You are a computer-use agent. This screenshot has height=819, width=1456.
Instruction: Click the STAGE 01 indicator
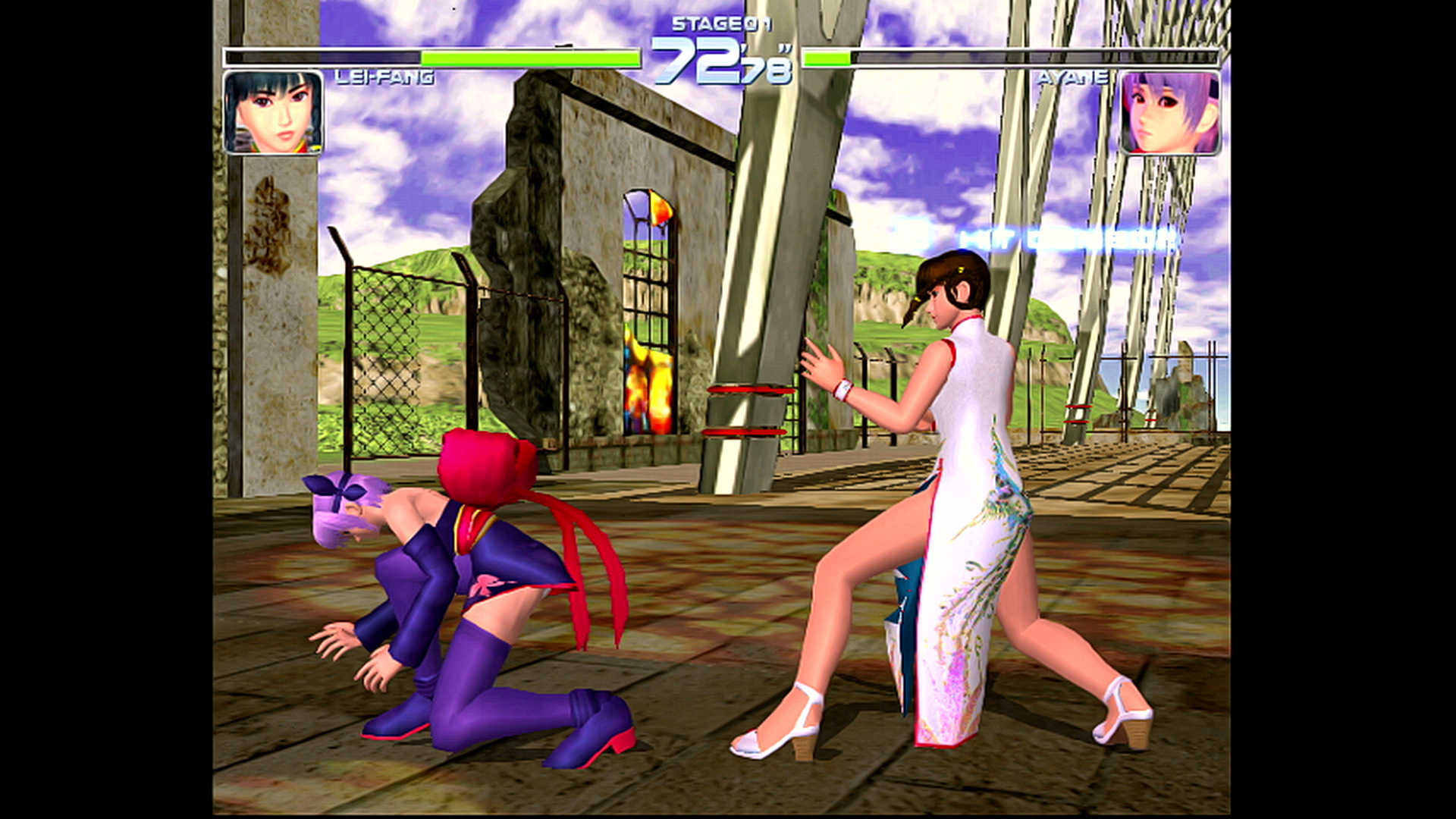point(720,24)
